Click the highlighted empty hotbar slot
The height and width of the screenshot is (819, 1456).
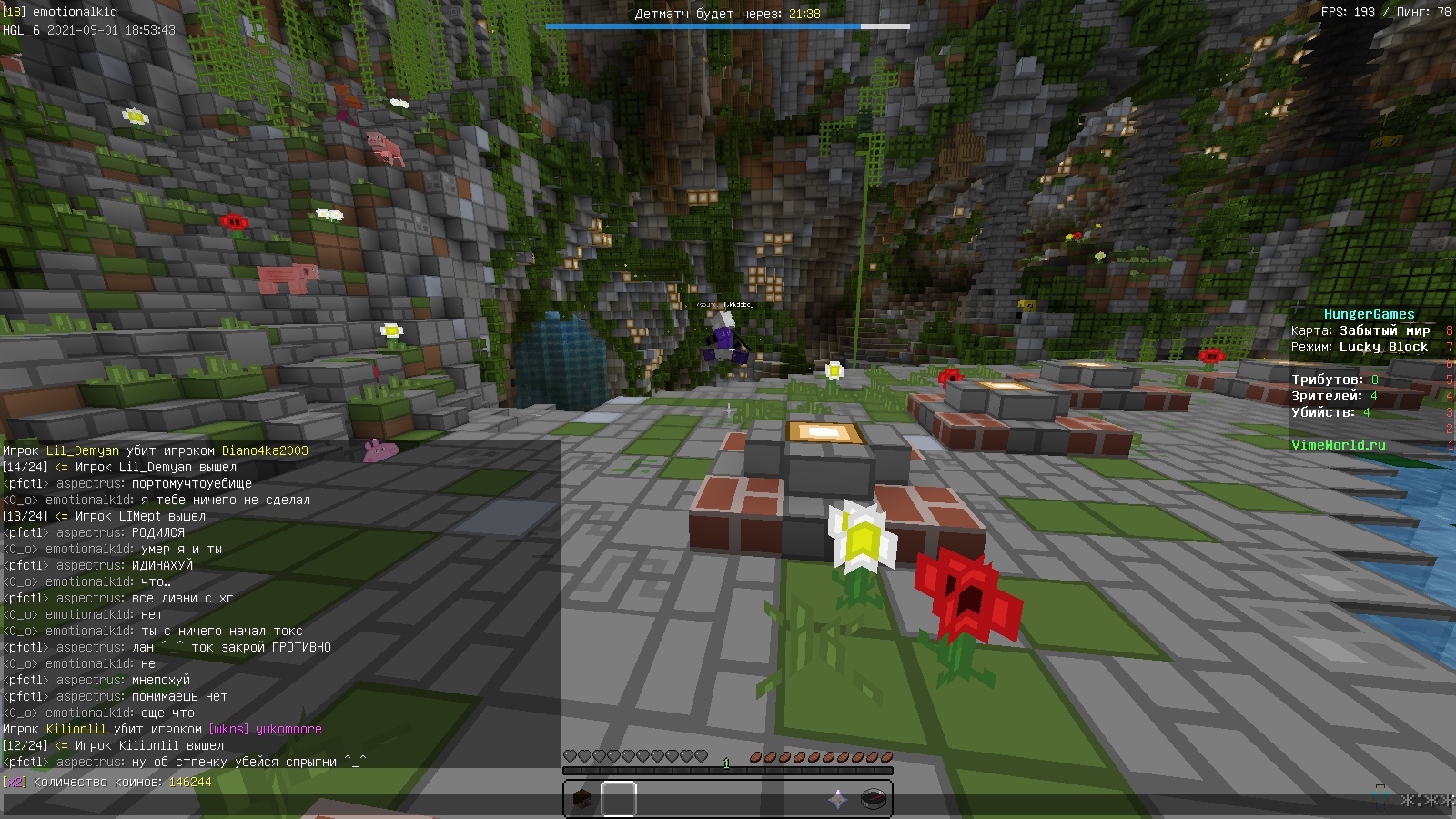pyautogui.click(x=619, y=800)
